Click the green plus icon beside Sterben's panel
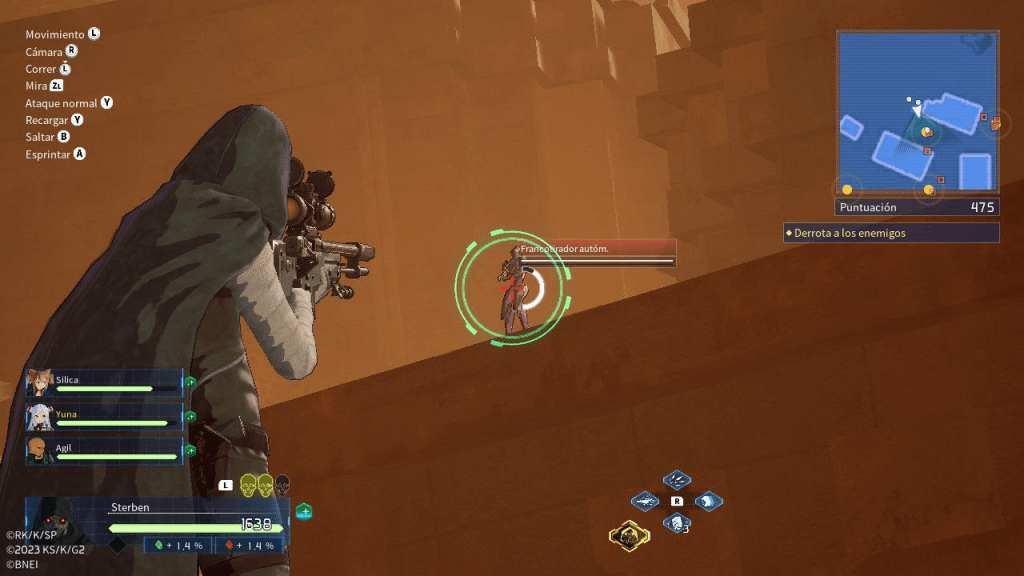This screenshot has height=576, width=1024. point(304,512)
